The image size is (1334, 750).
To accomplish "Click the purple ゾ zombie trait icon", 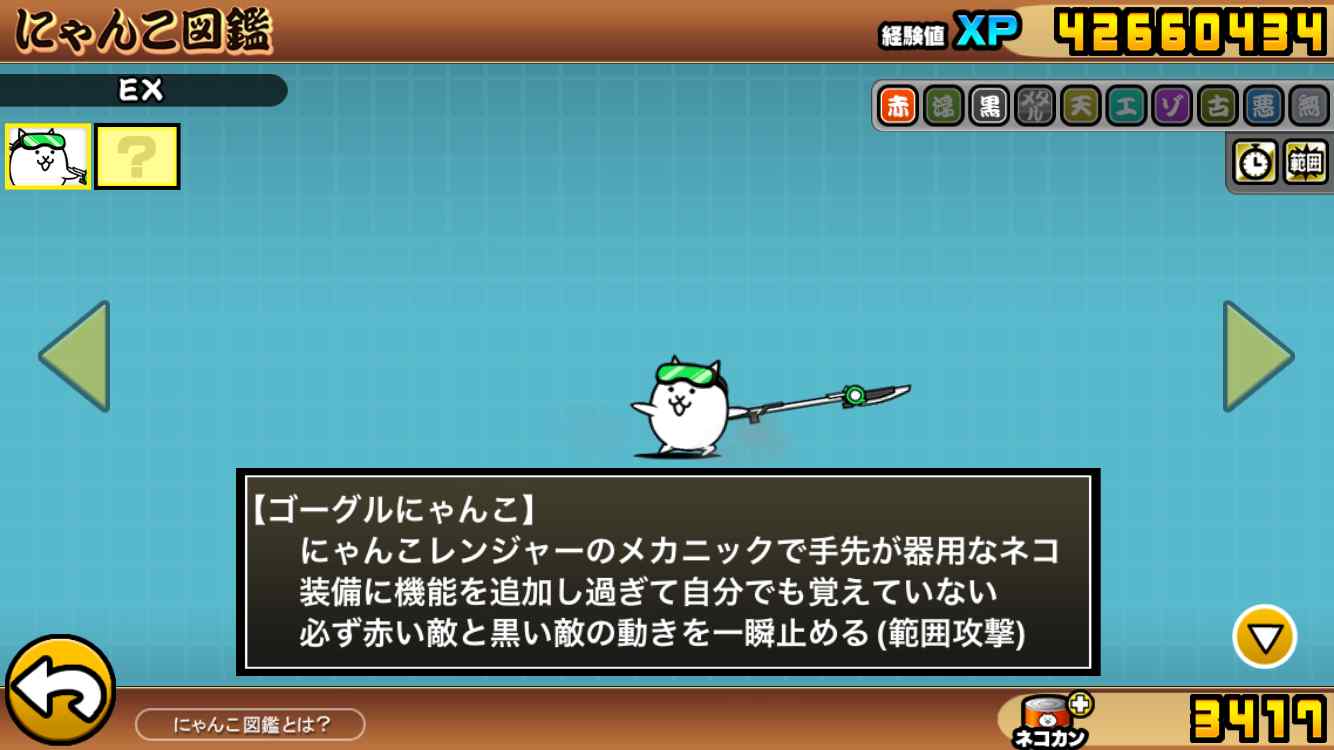I will (x=1171, y=106).
